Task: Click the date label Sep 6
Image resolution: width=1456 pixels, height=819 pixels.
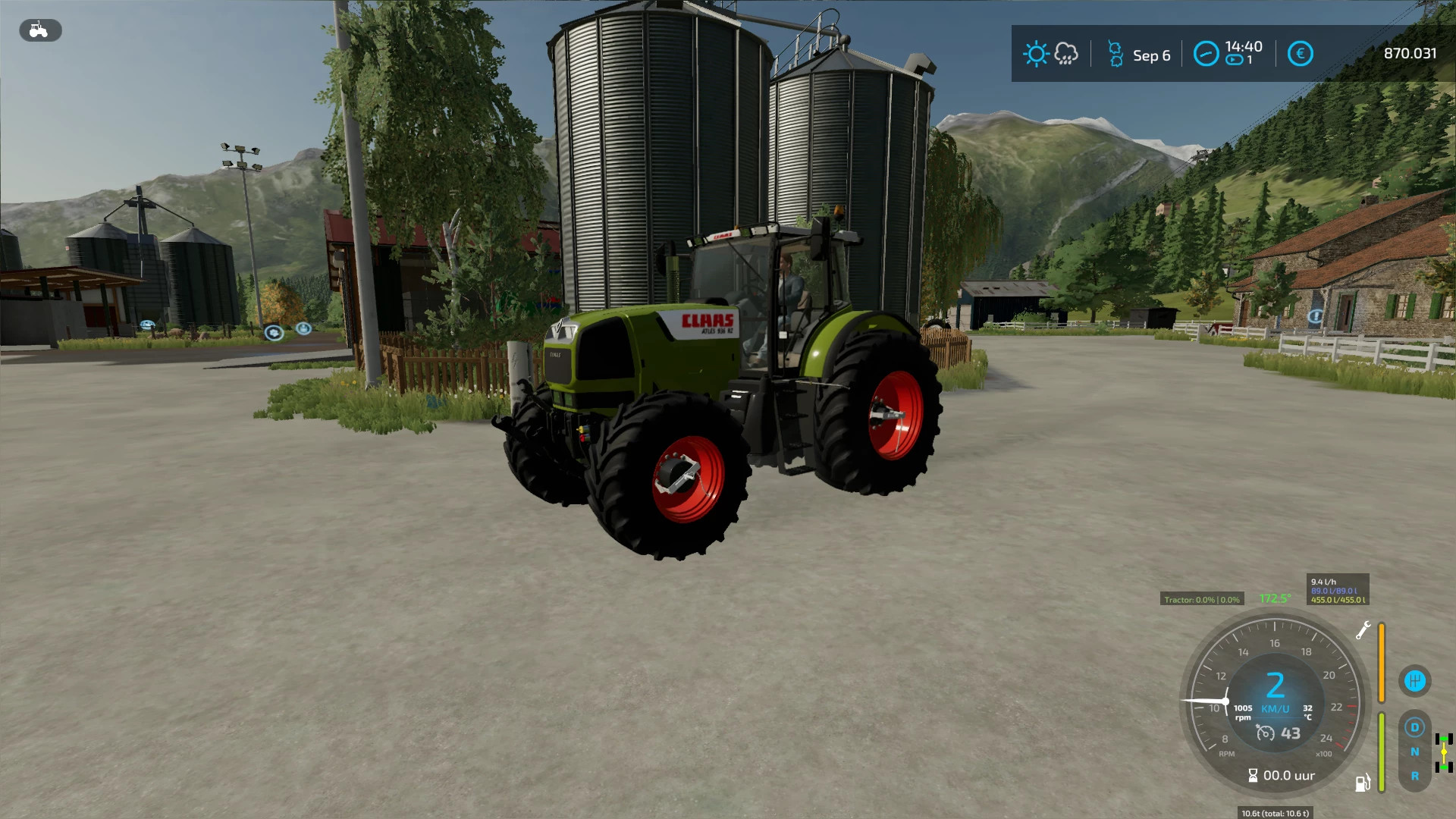Action: [1151, 54]
